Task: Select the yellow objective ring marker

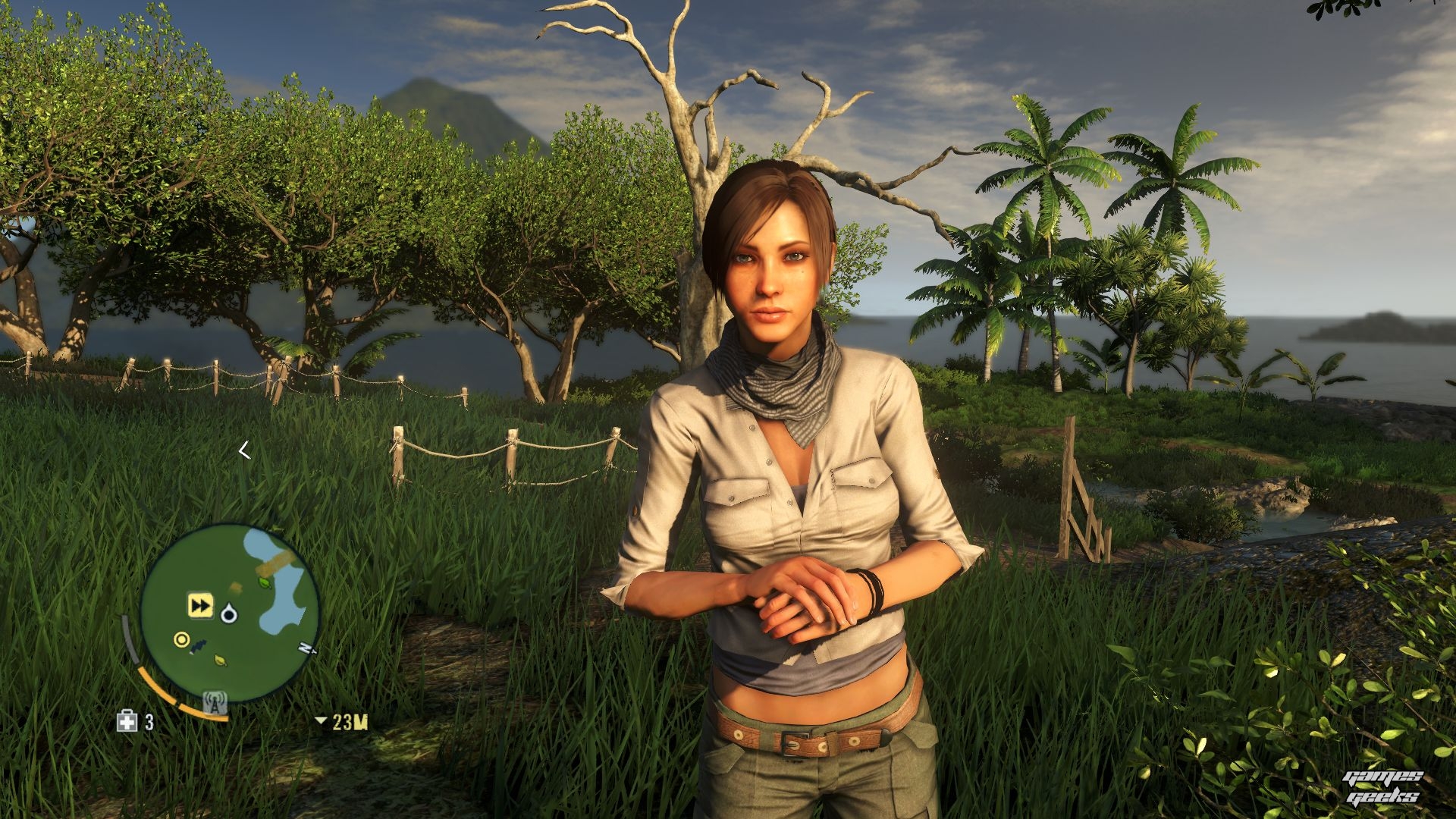Action: point(181,639)
